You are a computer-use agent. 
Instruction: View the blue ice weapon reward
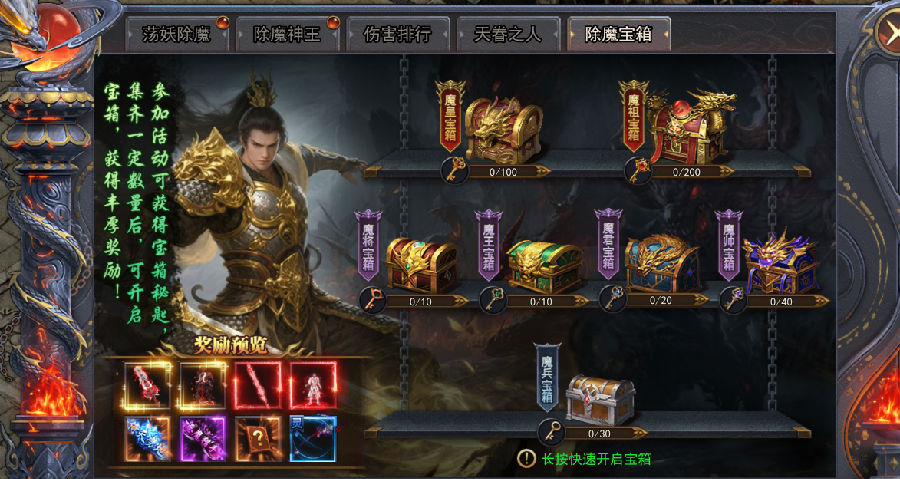(x=147, y=438)
